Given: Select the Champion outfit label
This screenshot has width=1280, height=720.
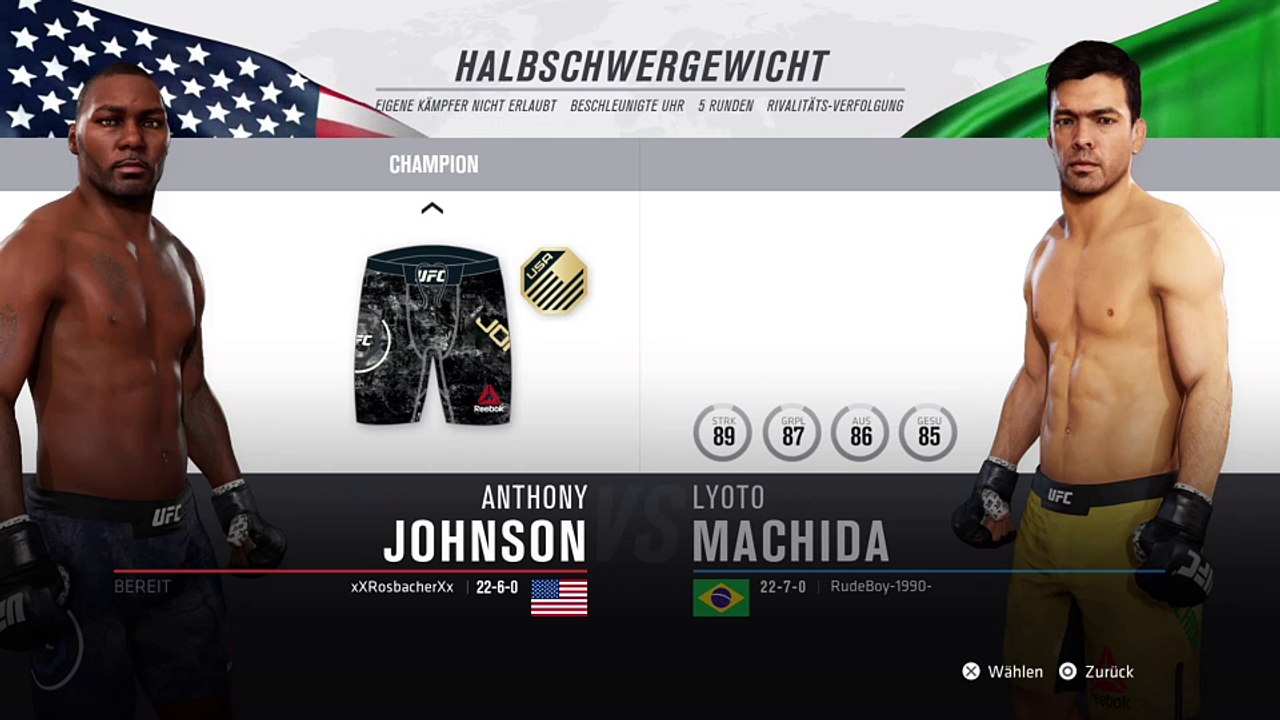Looking at the screenshot, I should [433, 165].
